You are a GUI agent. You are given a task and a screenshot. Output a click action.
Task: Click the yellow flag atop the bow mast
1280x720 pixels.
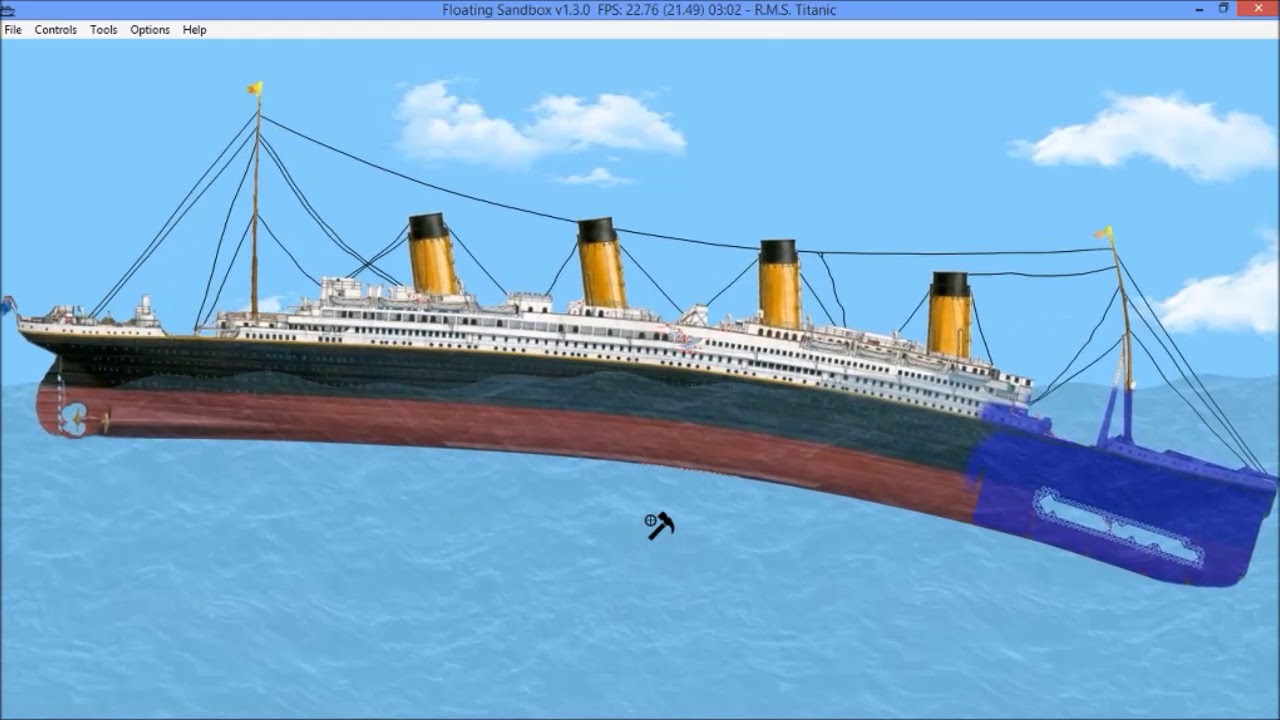pos(253,90)
